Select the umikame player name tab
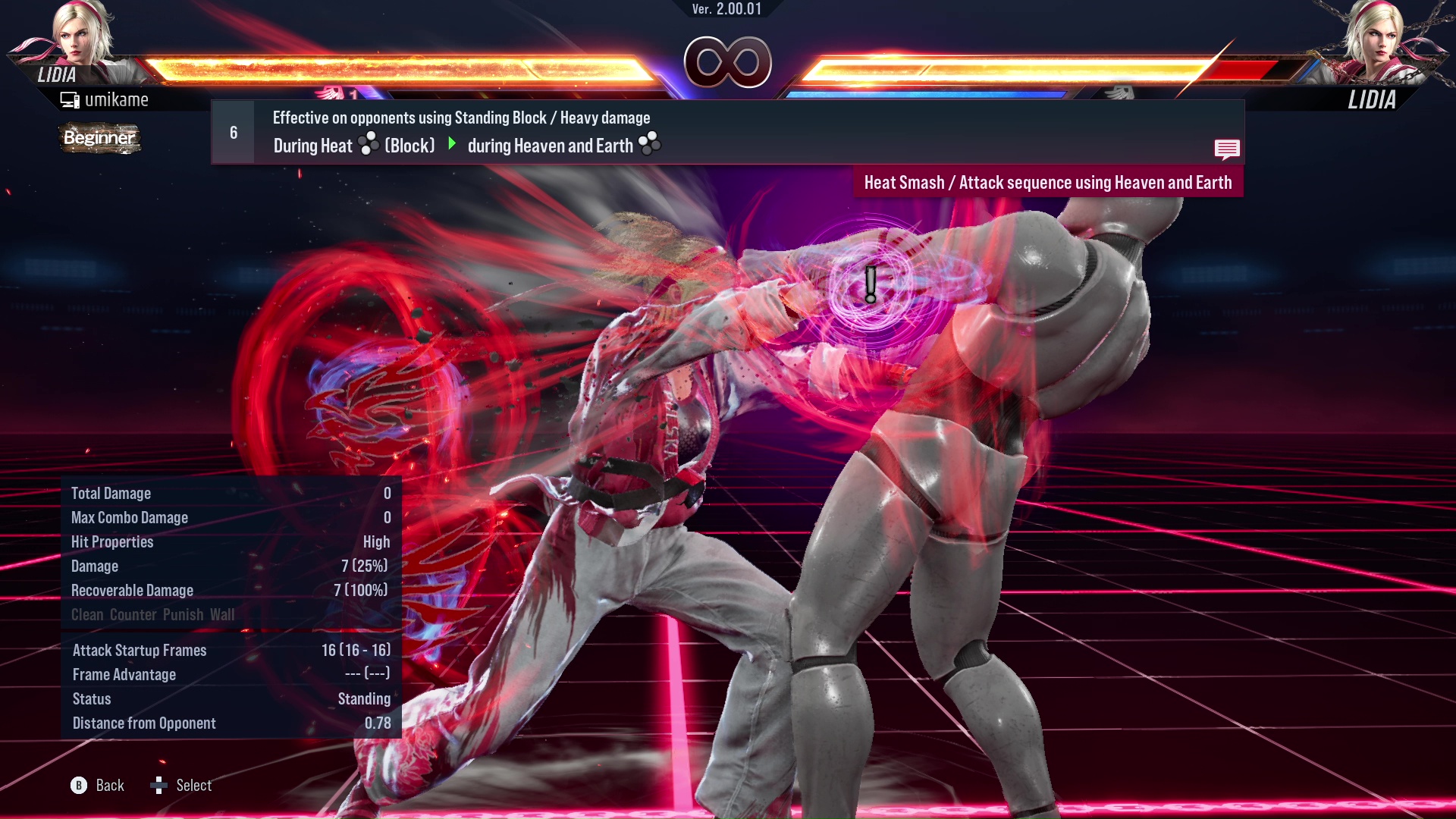 118,99
